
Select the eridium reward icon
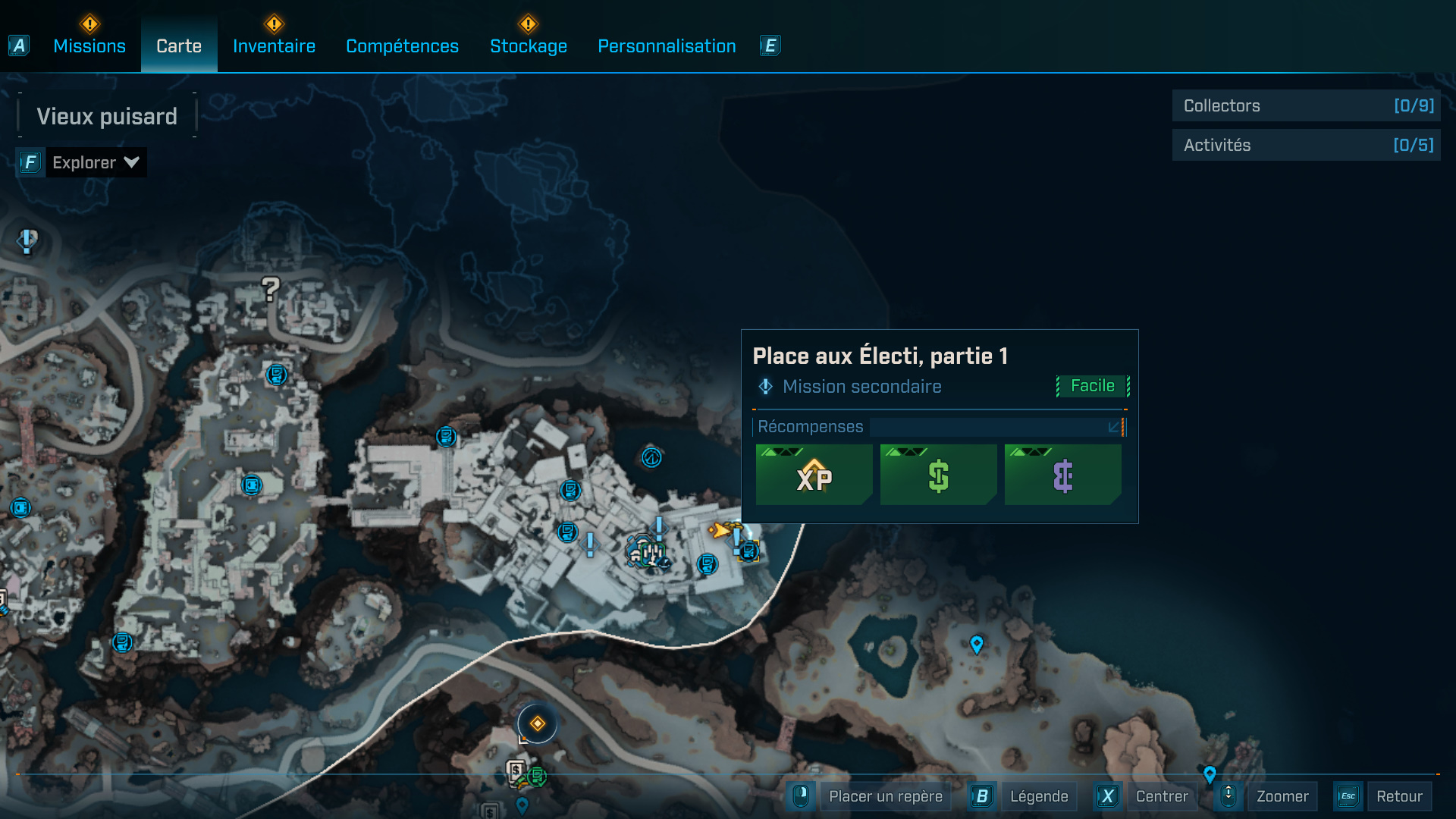click(x=1062, y=475)
